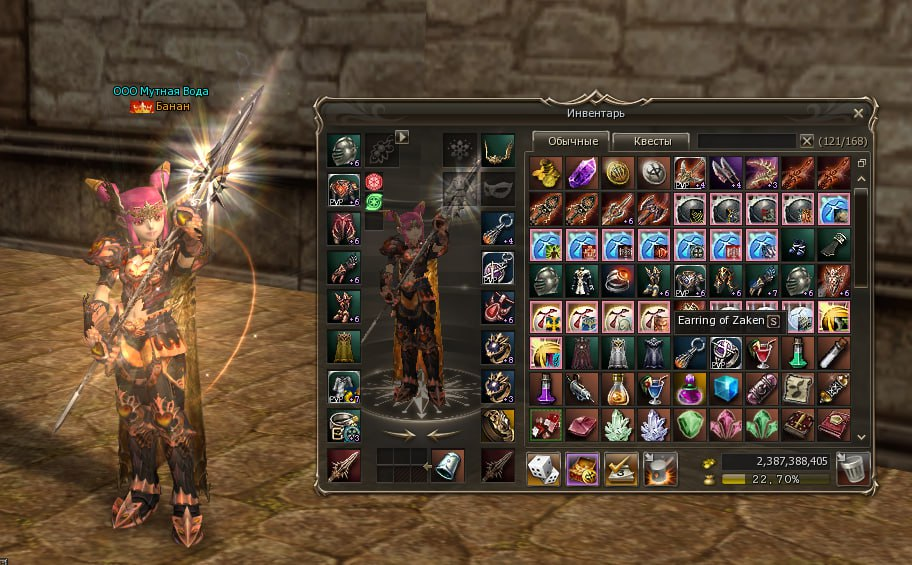
Task: Click the dice icon button
Action: (543, 468)
